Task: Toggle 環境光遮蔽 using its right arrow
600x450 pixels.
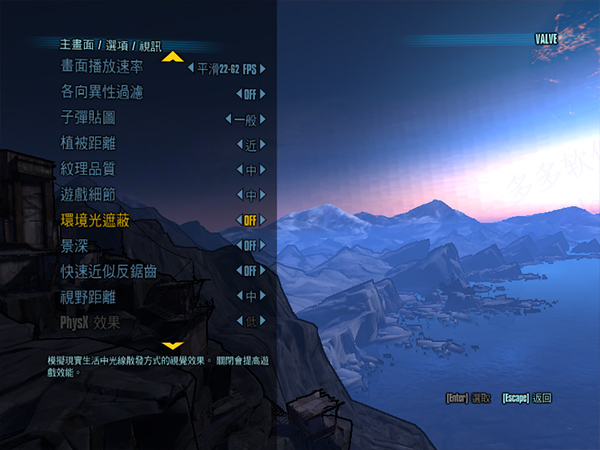Action: pos(262,220)
